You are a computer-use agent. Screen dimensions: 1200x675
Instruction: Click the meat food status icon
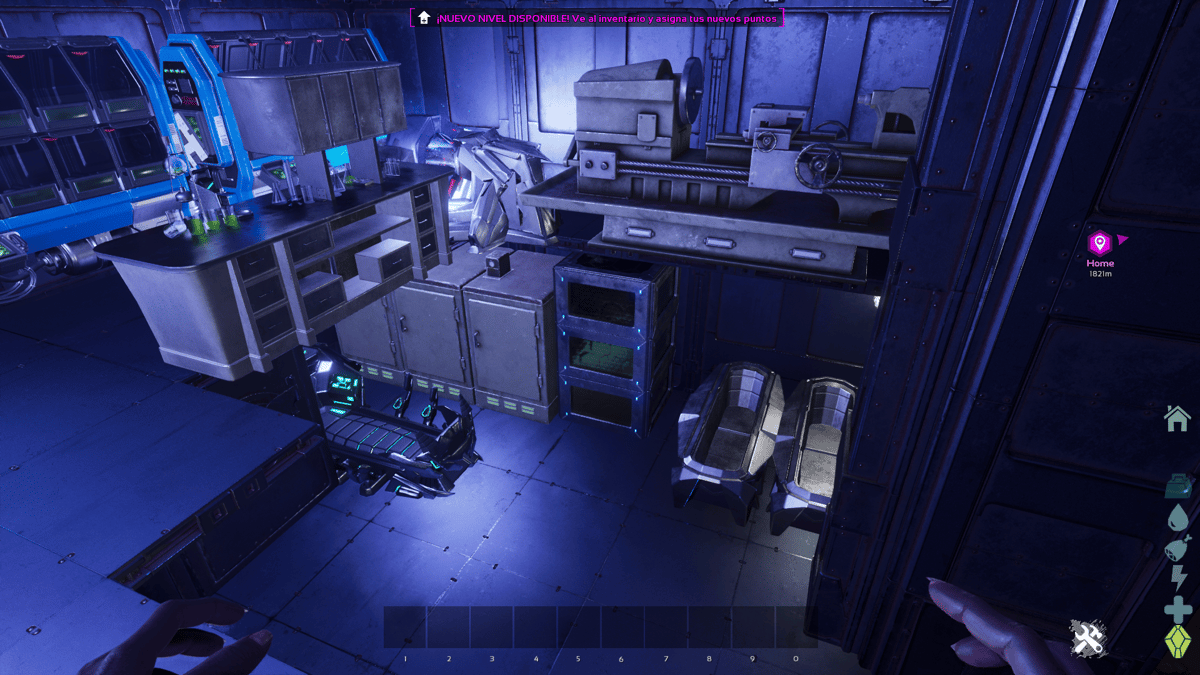click(1177, 548)
